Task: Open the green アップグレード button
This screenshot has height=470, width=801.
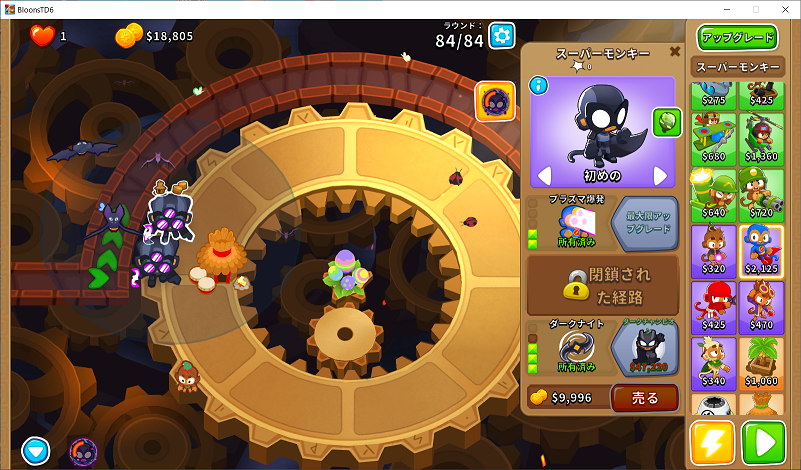Action: click(x=738, y=37)
